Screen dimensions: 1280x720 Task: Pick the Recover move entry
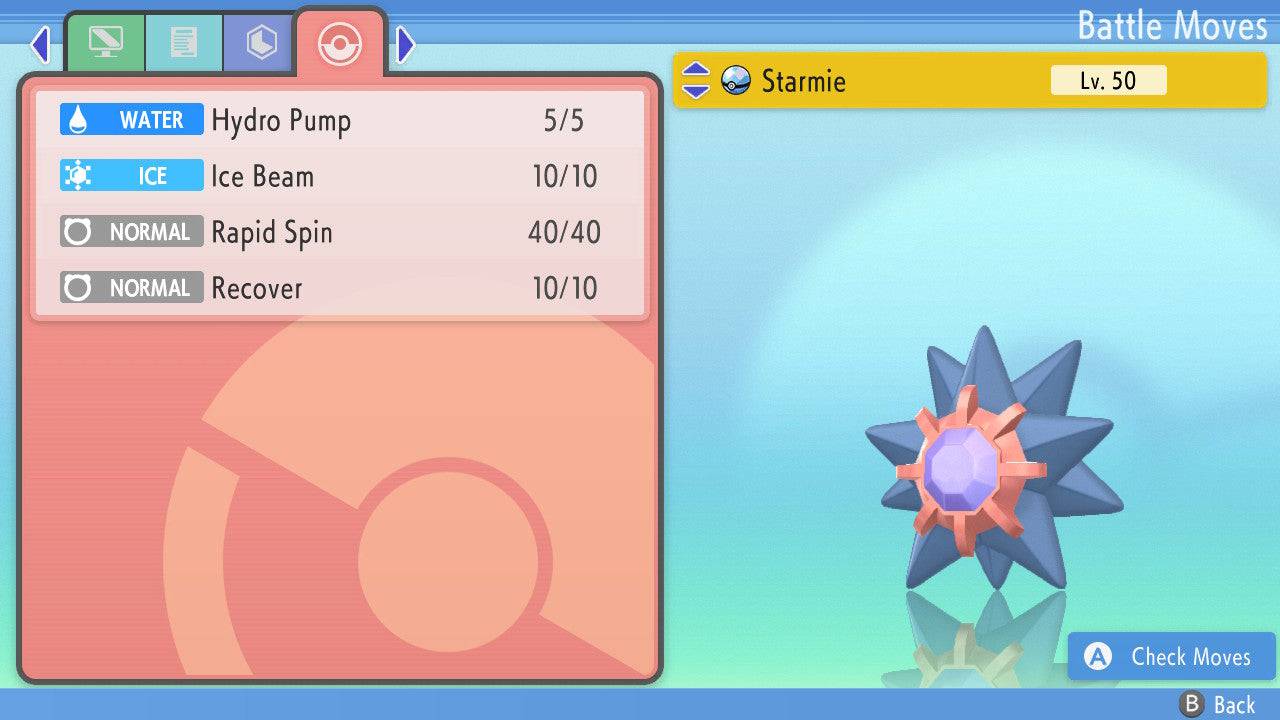[x=340, y=289]
